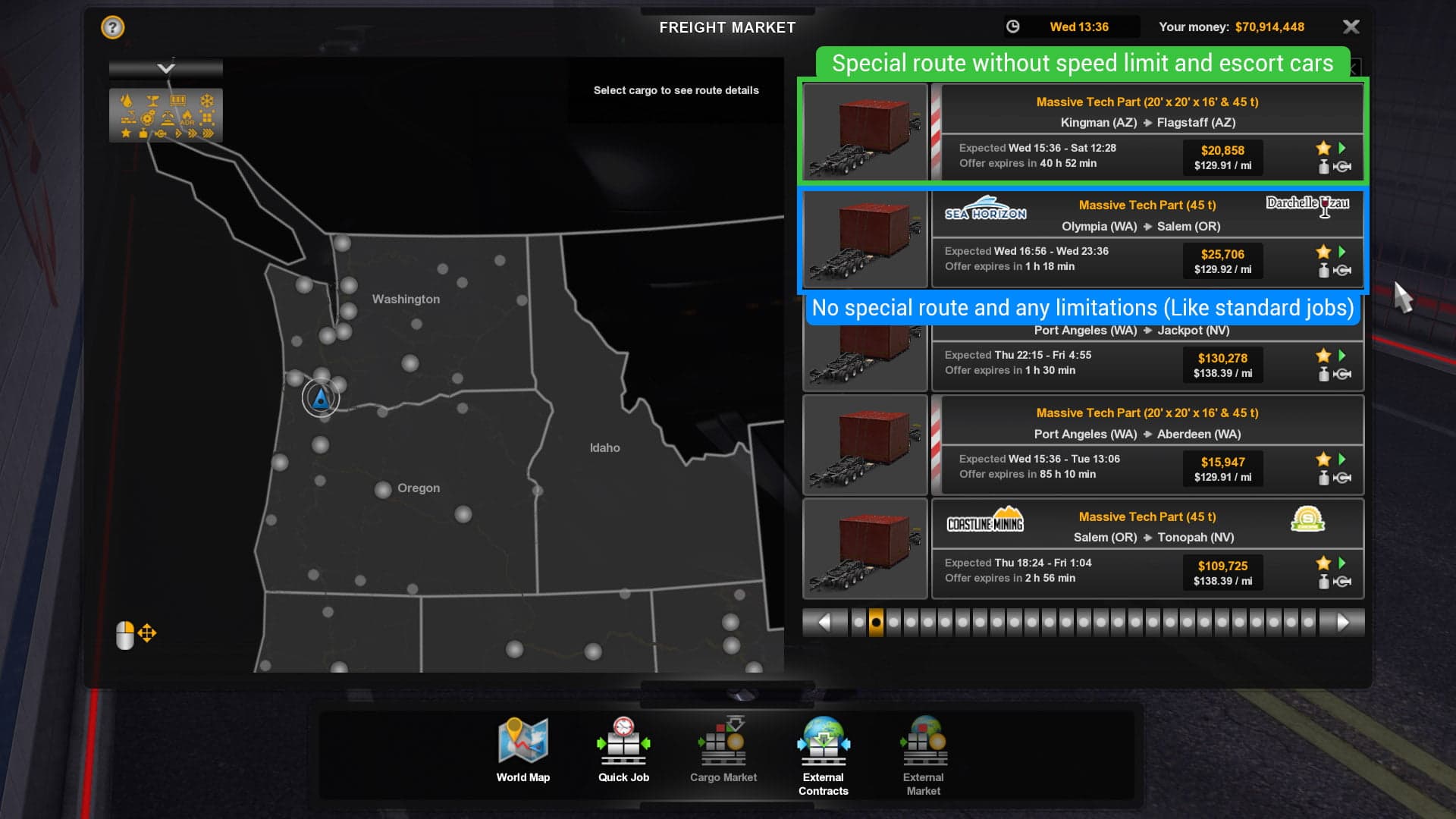Toggle the star filter for special jobs
1456x819 pixels.
pos(125,134)
